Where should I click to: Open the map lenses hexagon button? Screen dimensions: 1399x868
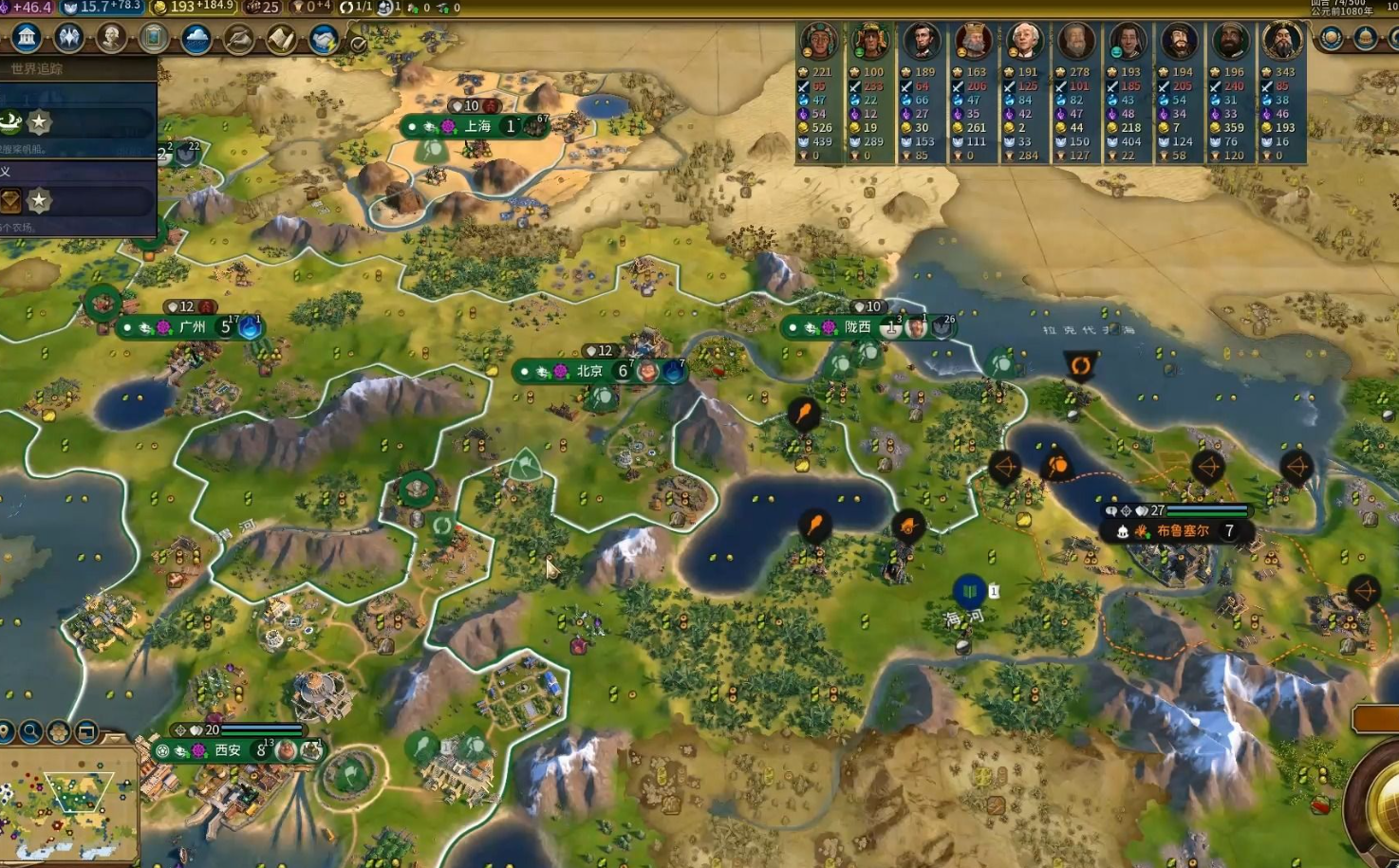point(59,732)
